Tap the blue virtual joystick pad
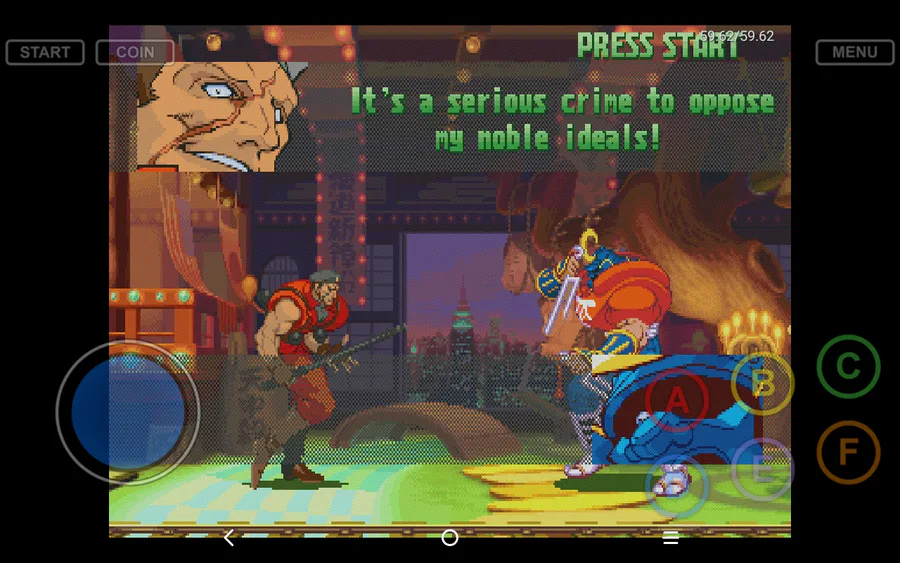The image size is (900, 563). coord(128,411)
